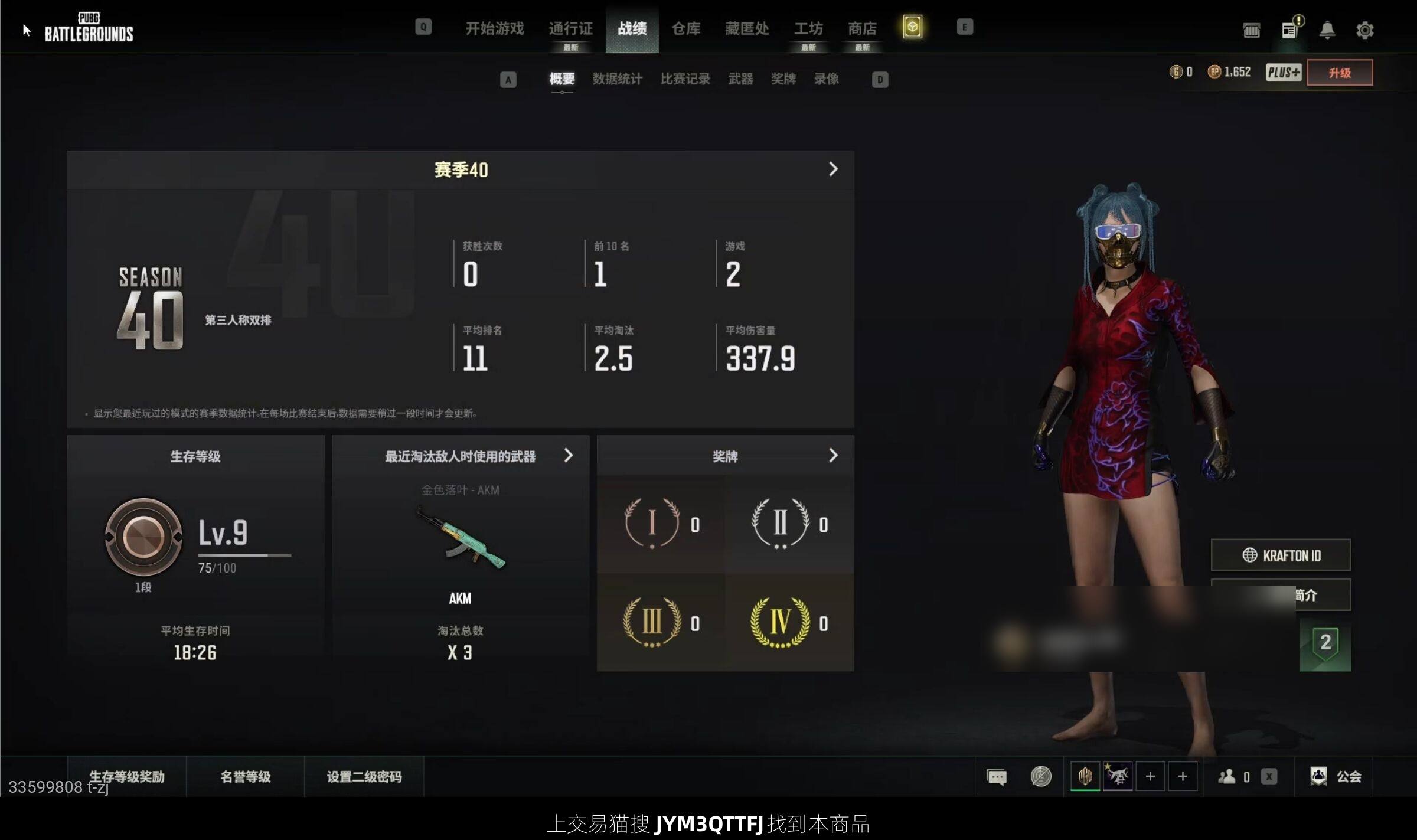Open the 奖牌 medals panel arrow
The height and width of the screenshot is (840, 1417).
(x=833, y=455)
